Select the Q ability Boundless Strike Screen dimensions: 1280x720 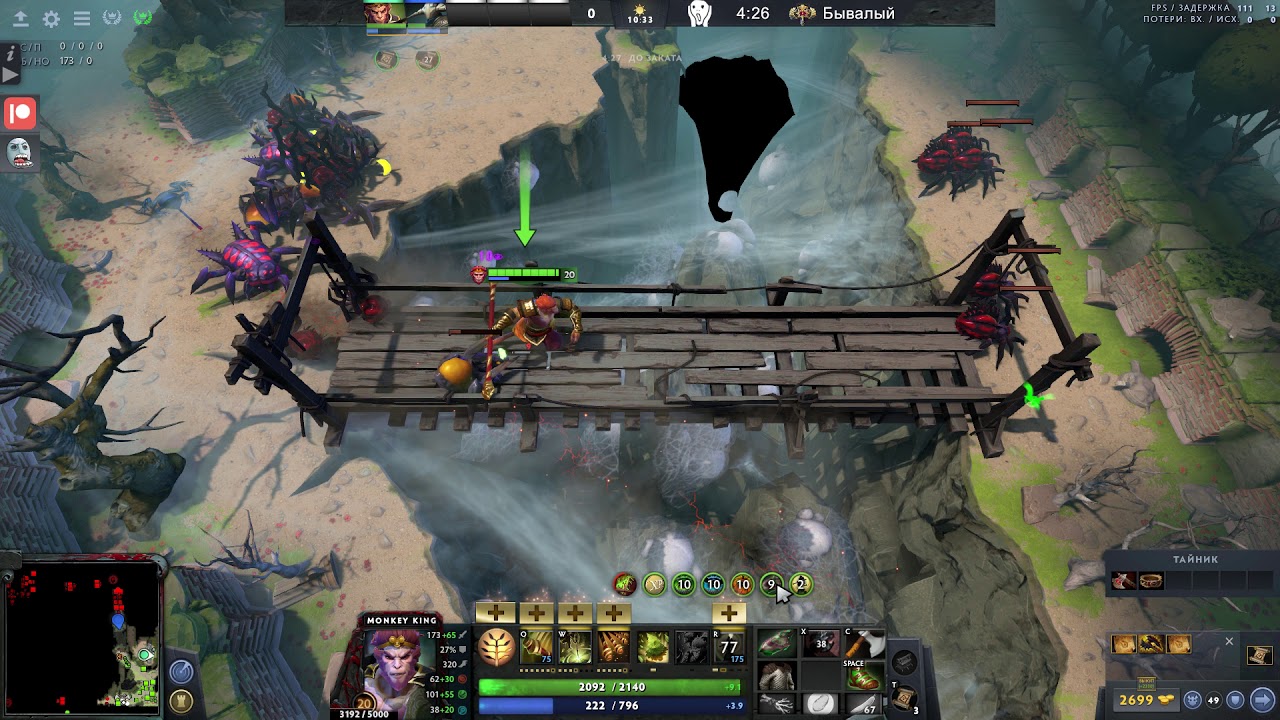[536, 647]
